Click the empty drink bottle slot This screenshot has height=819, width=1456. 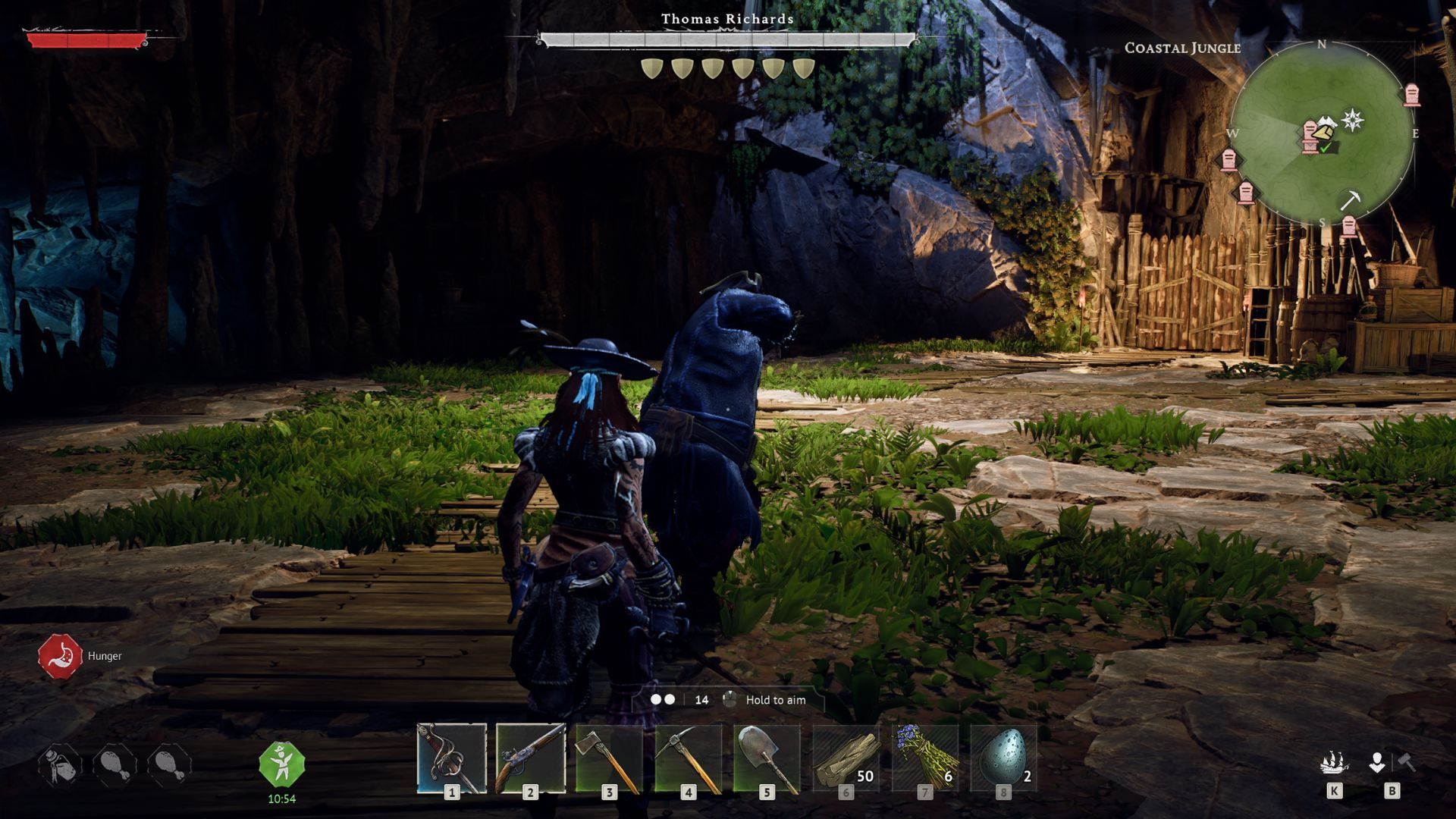pyautogui.click(x=60, y=764)
